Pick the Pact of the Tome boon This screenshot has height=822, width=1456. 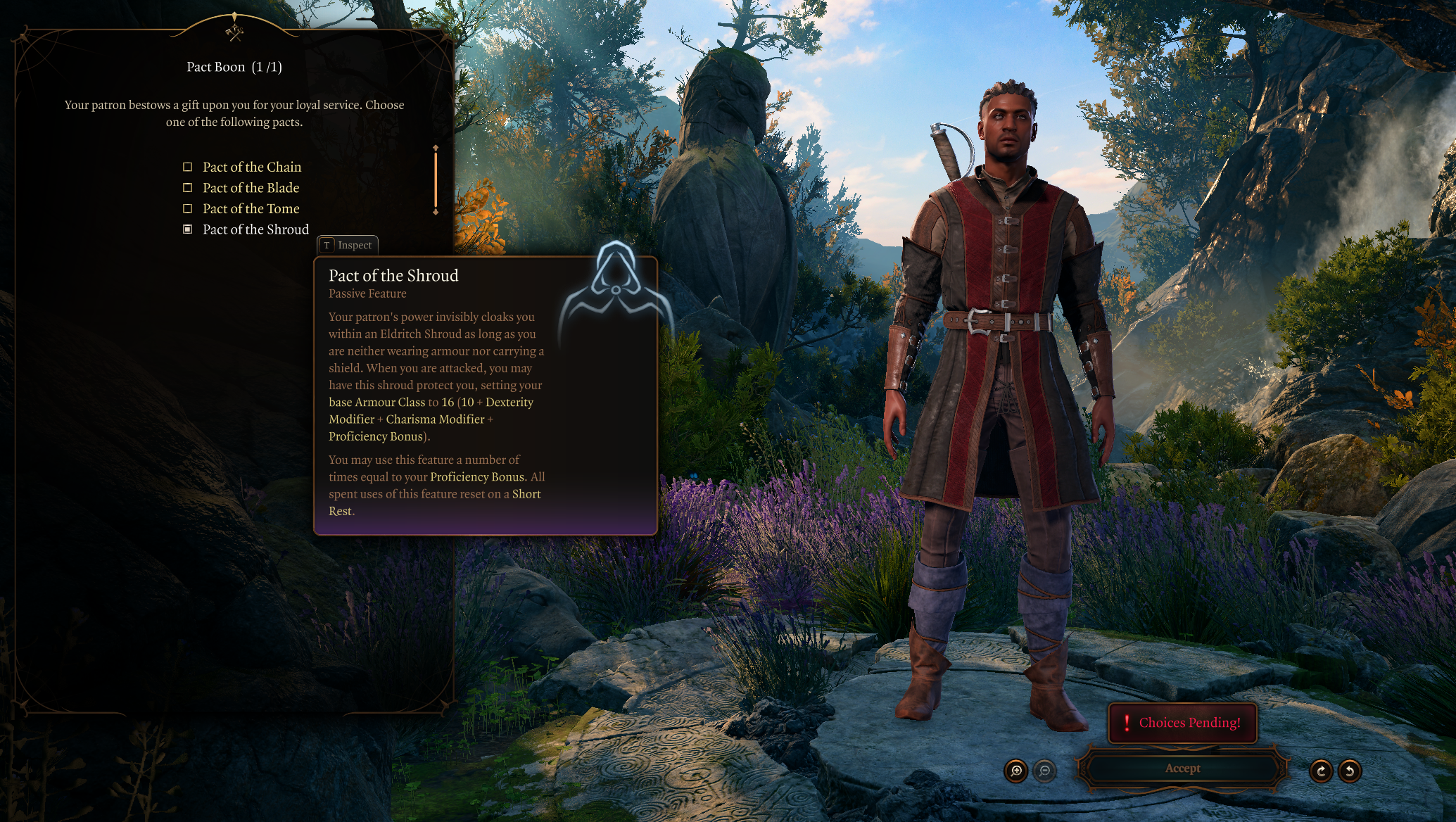188,209
